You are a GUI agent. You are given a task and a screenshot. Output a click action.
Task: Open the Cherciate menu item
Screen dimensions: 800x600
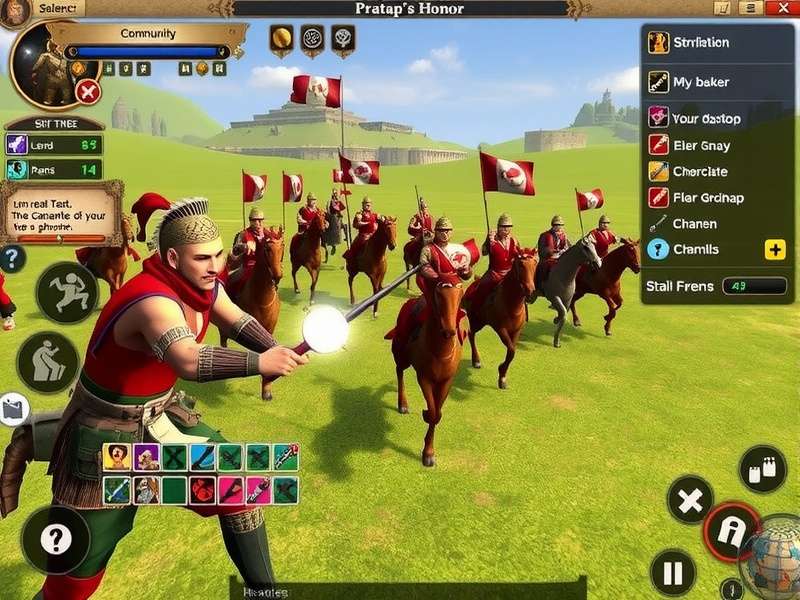(702, 171)
